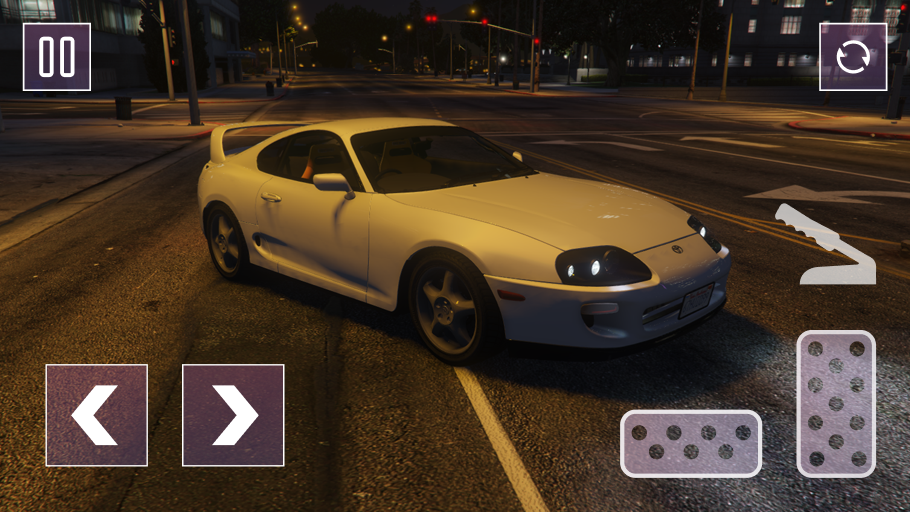910x512 pixels.
Task: Steer left with the left arrow
Action: point(97,415)
